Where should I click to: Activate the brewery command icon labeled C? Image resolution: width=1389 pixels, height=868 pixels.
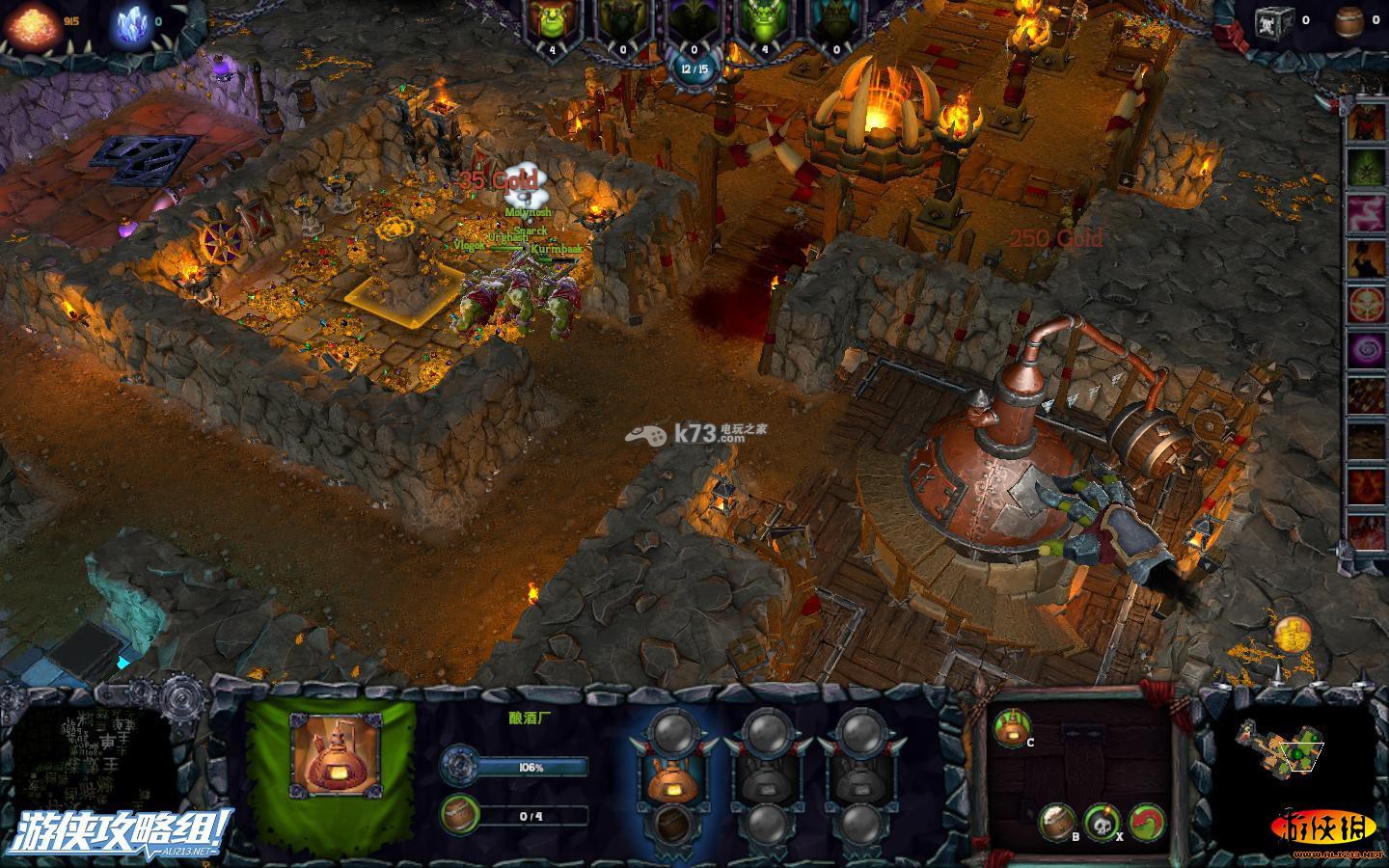click(x=1009, y=729)
